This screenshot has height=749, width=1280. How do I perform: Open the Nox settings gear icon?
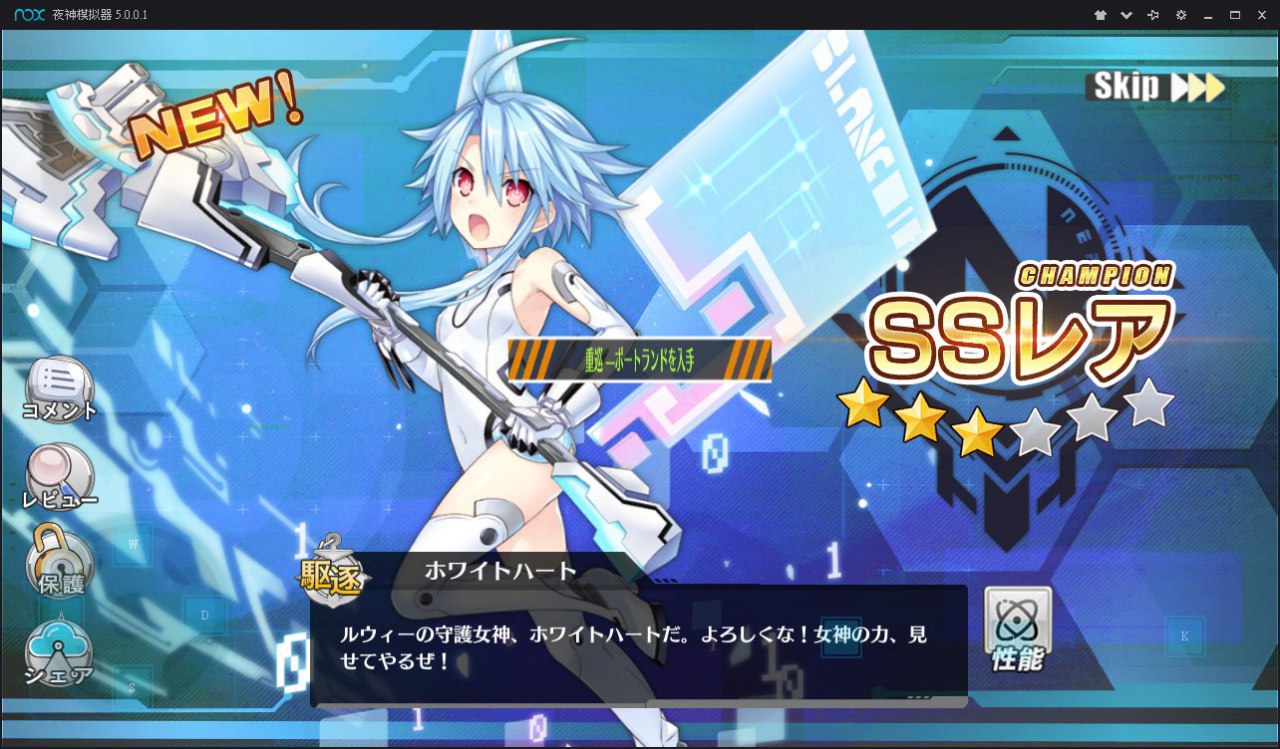tap(1181, 15)
